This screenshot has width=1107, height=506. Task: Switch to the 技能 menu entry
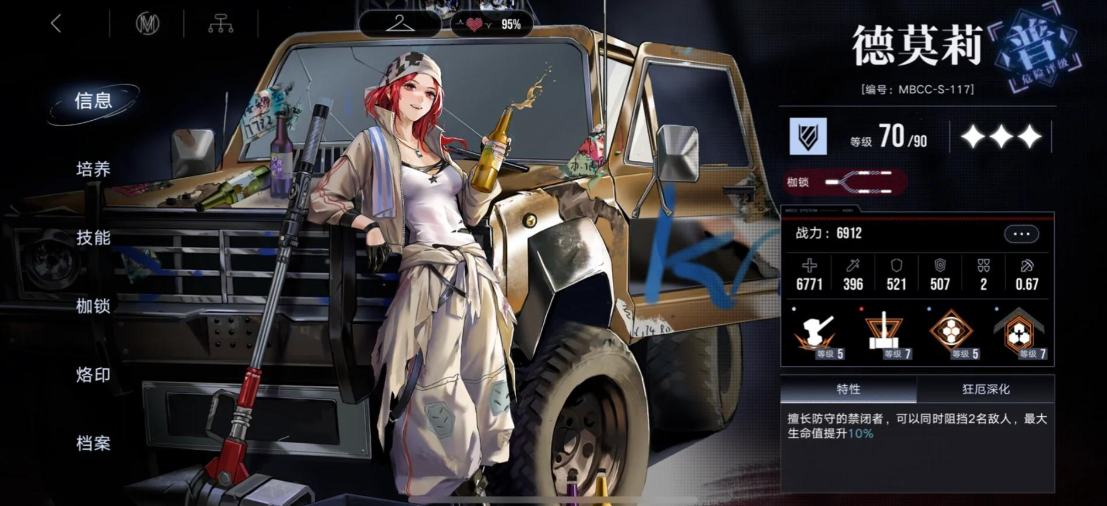click(93, 238)
